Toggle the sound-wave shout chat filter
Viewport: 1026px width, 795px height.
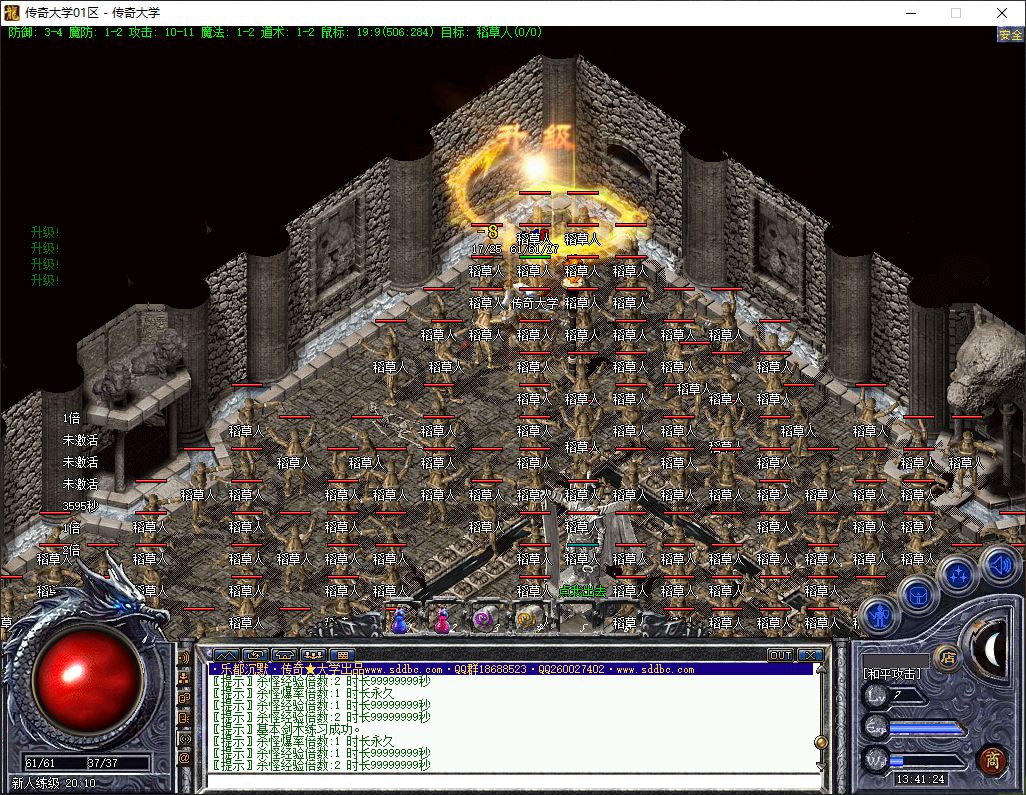(x=184, y=657)
